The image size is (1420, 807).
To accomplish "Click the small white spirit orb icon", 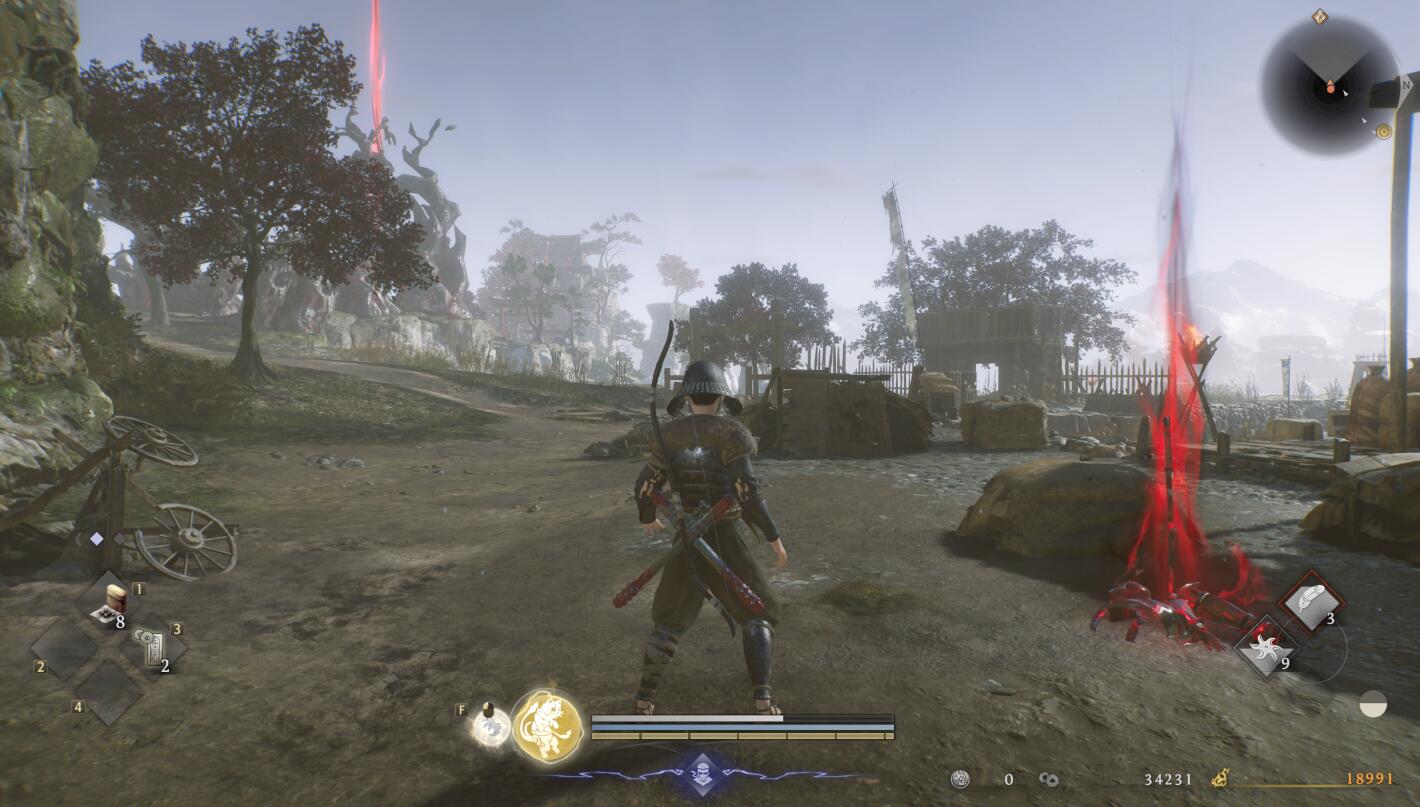I will pos(490,727).
